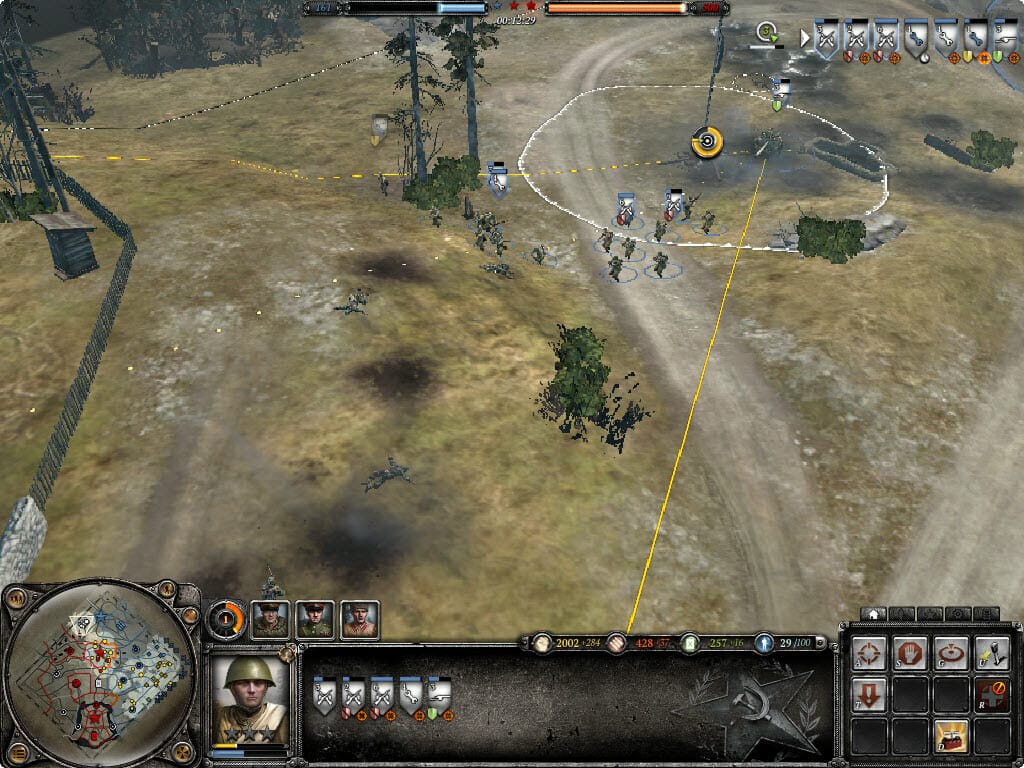Screen dimensions: 1024x768
Task: Select the top-bar wrench shield with clock badge
Action: pos(916,38)
